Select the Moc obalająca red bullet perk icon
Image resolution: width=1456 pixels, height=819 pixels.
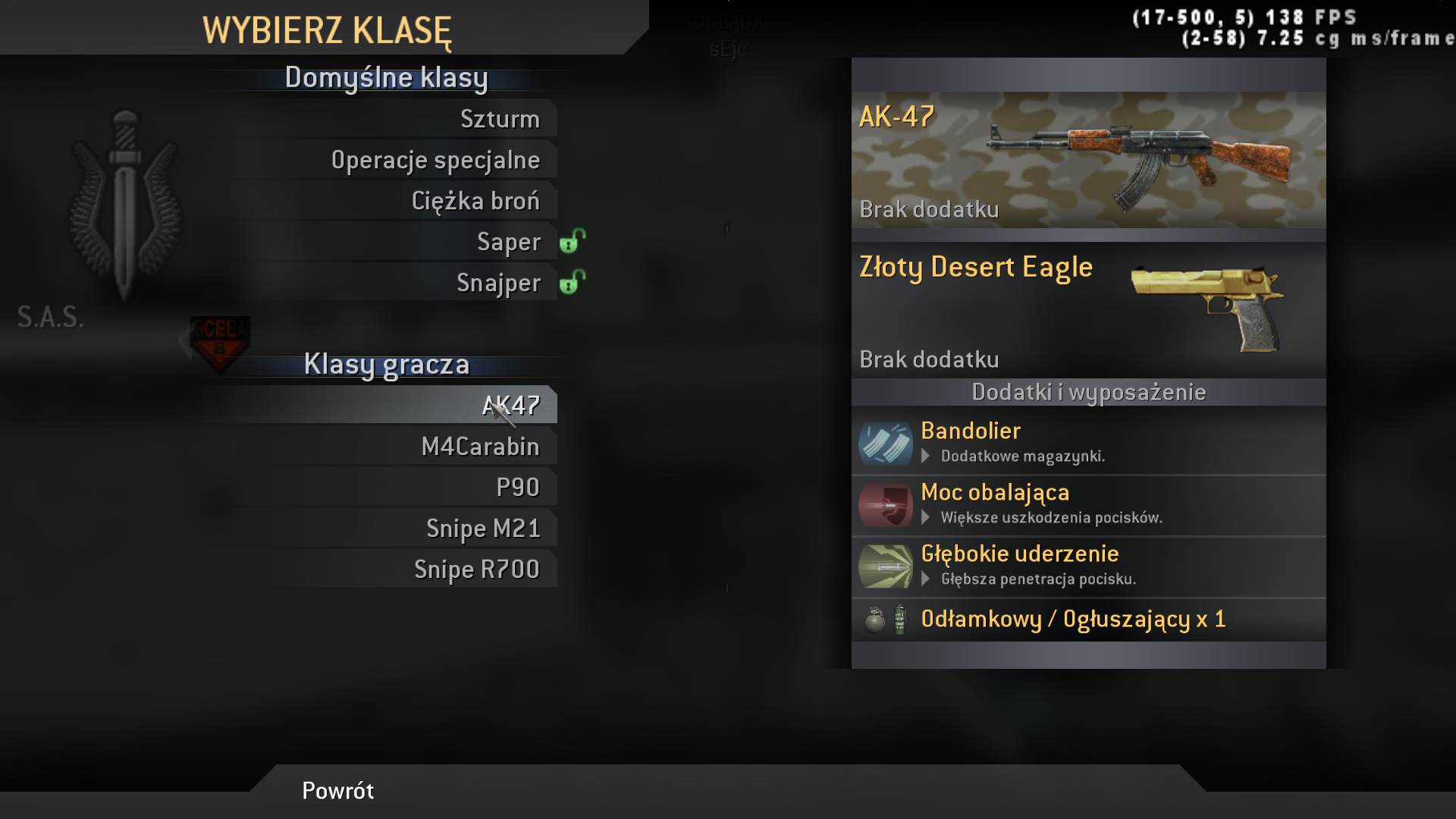pyautogui.click(x=884, y=505)
